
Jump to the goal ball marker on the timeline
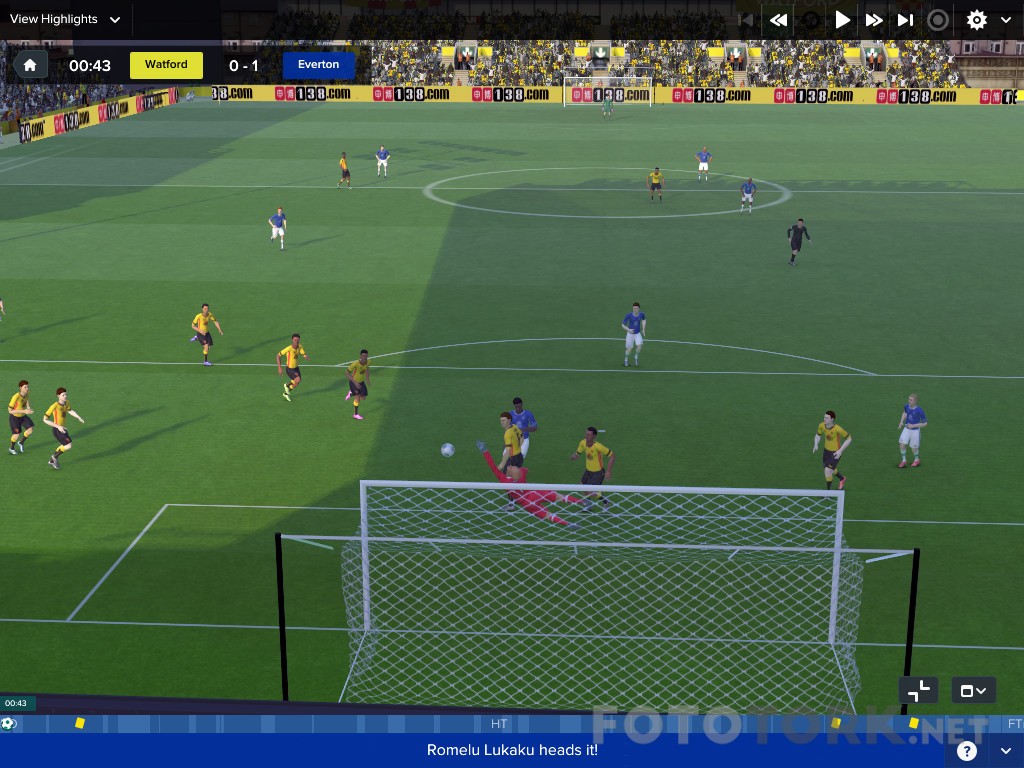(9, 723)
